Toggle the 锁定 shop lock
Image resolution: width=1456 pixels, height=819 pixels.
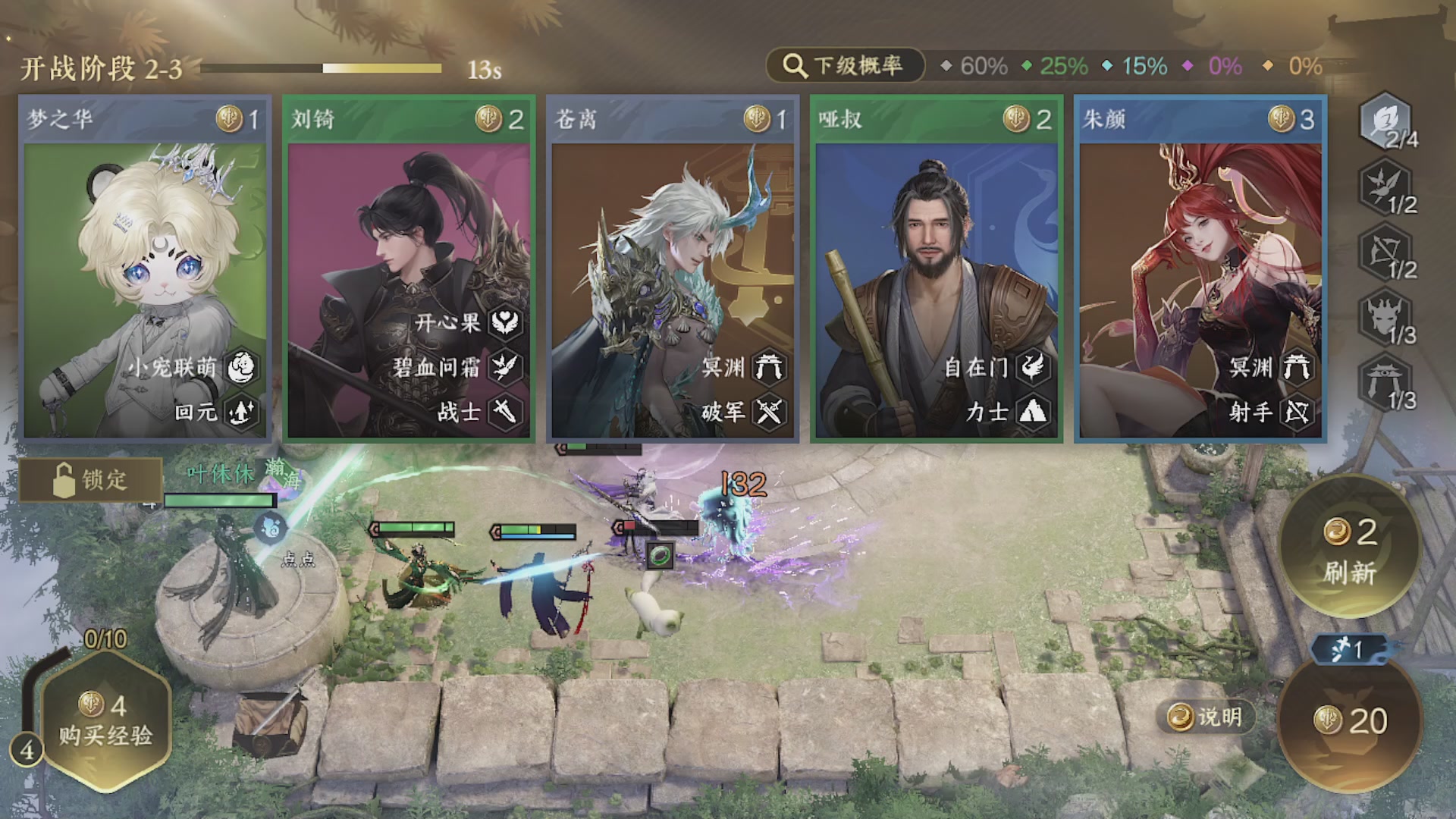click(89, 480)
